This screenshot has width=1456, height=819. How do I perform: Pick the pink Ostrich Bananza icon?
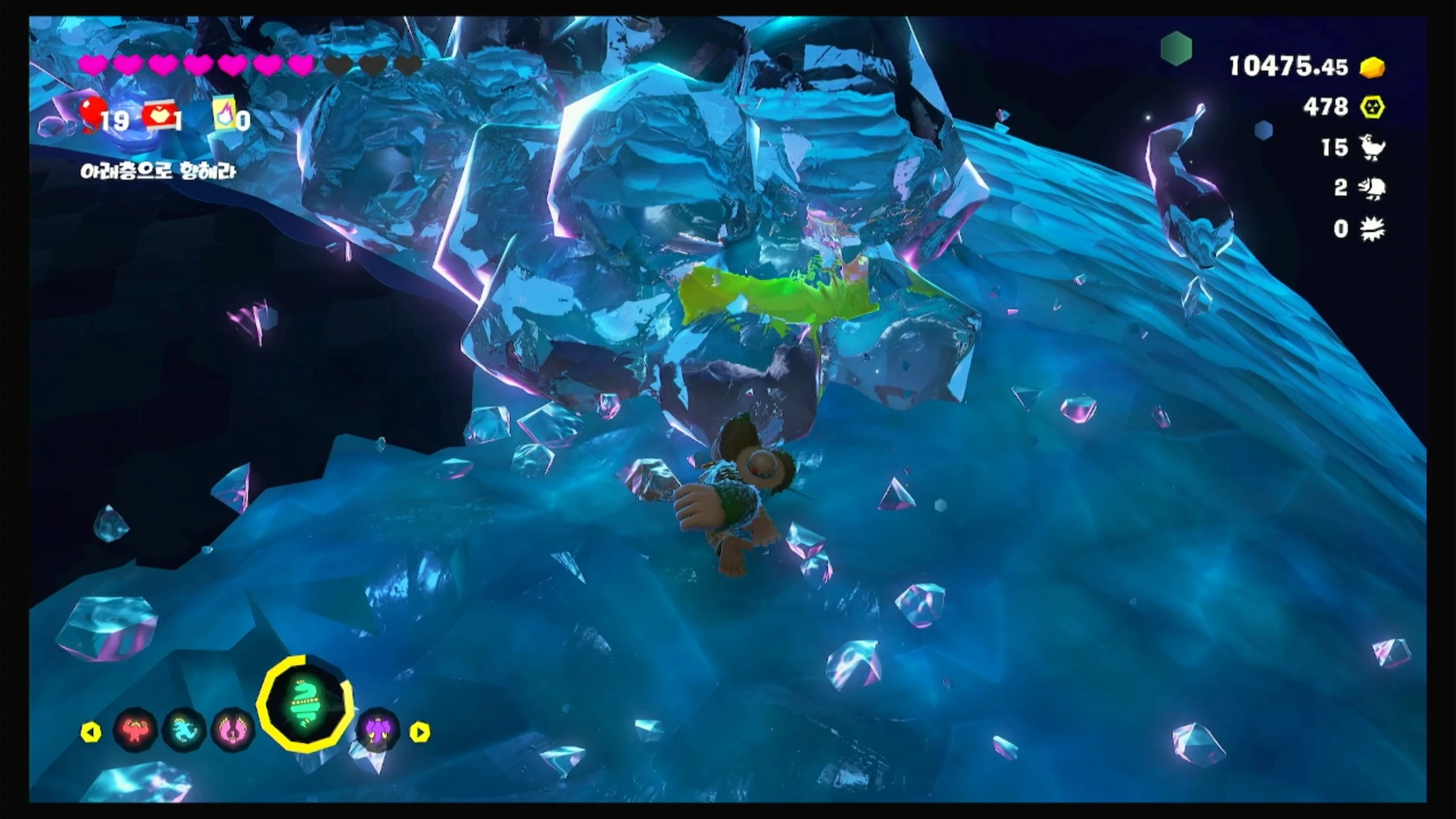point(233,730)
